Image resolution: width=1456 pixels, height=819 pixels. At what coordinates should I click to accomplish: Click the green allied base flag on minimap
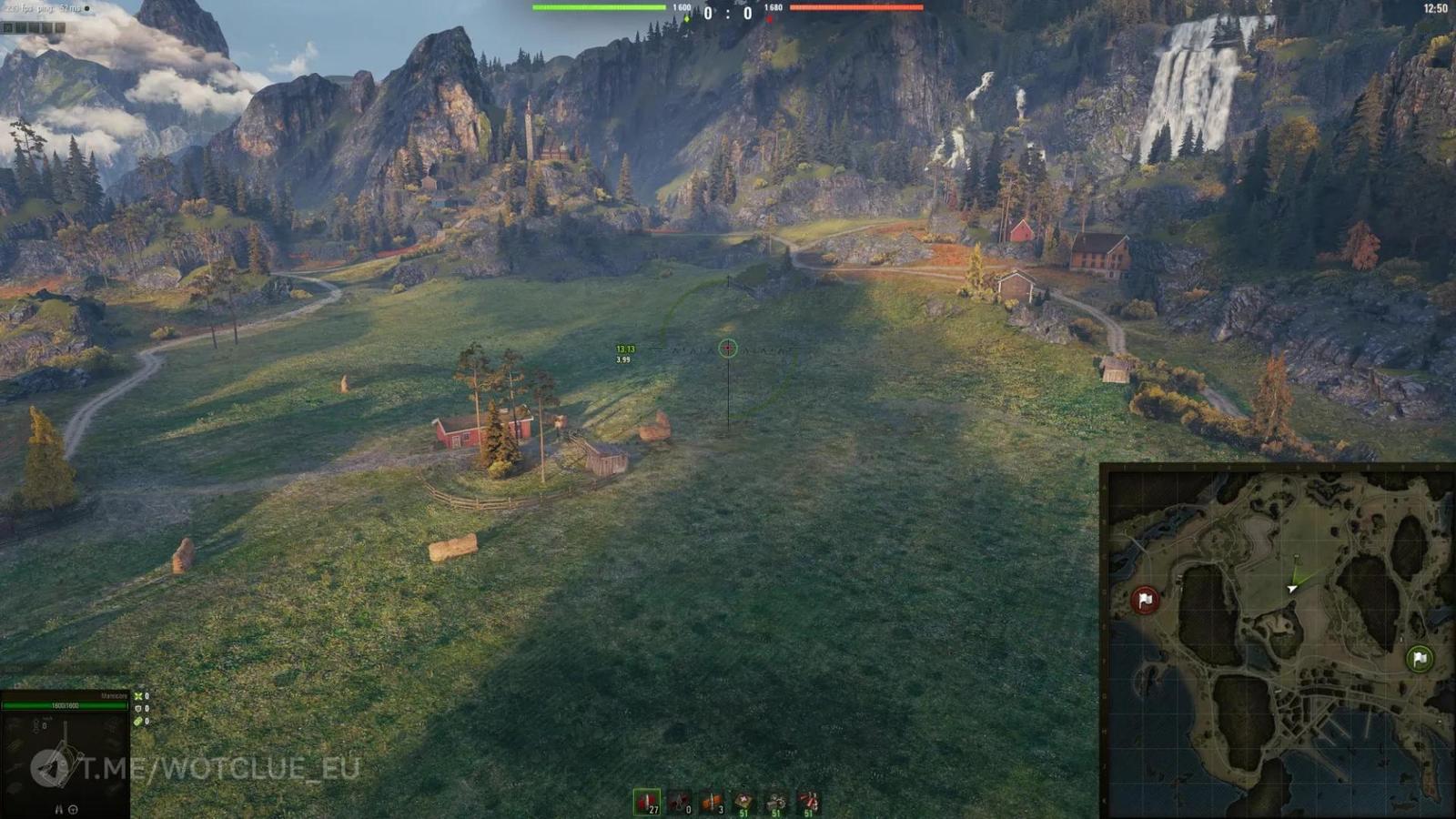(1418, 657)
